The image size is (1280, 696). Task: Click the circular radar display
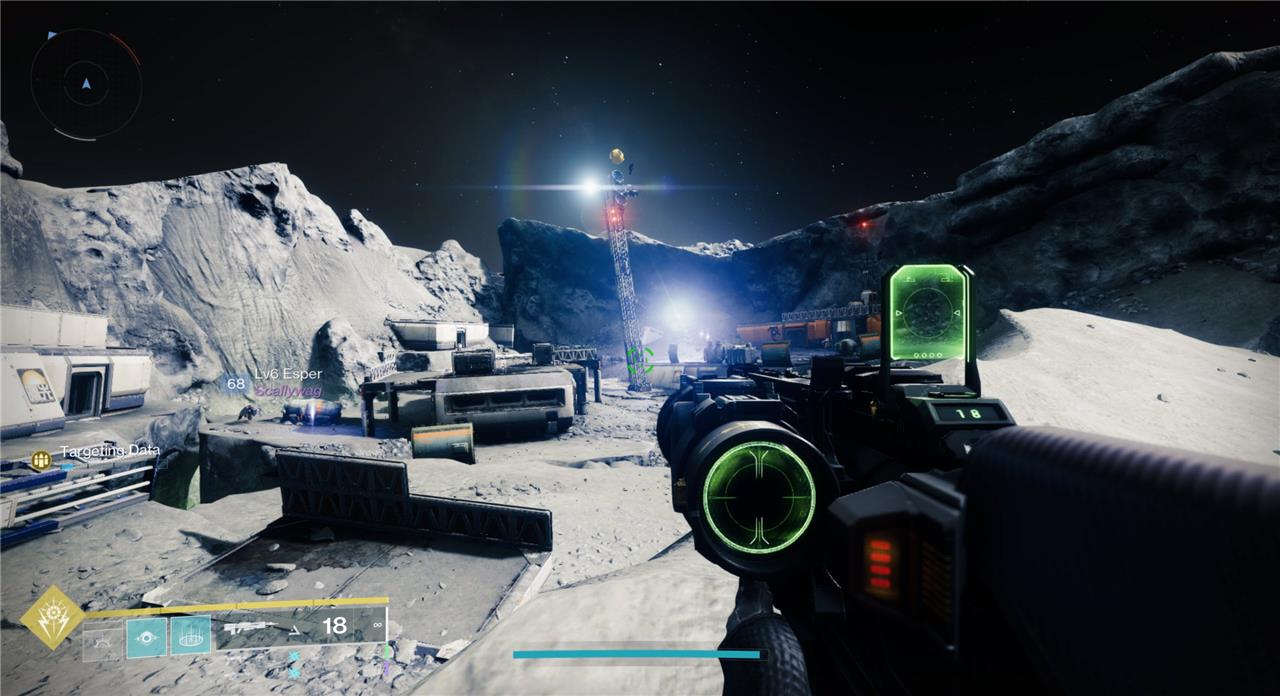coord(86,83)
